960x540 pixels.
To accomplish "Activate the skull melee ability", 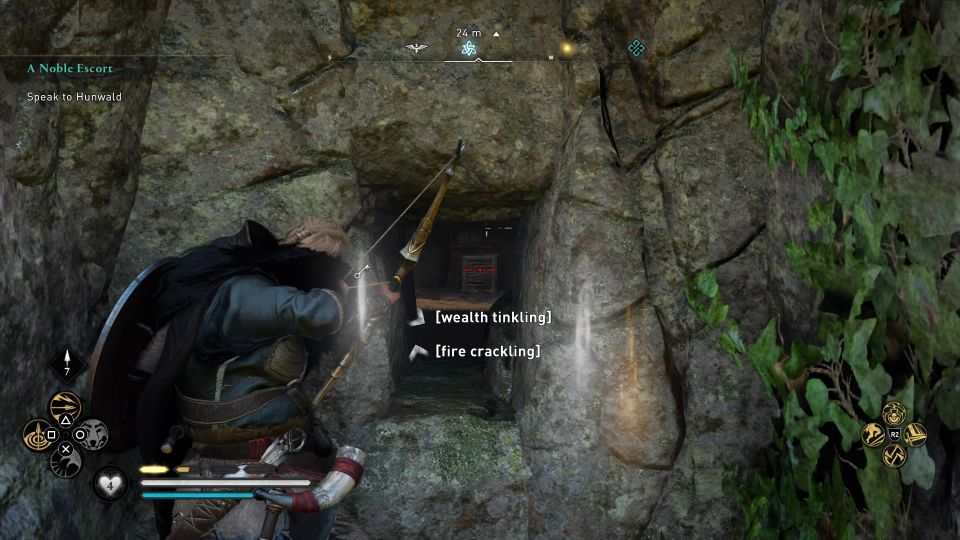I will pos(895,412).
